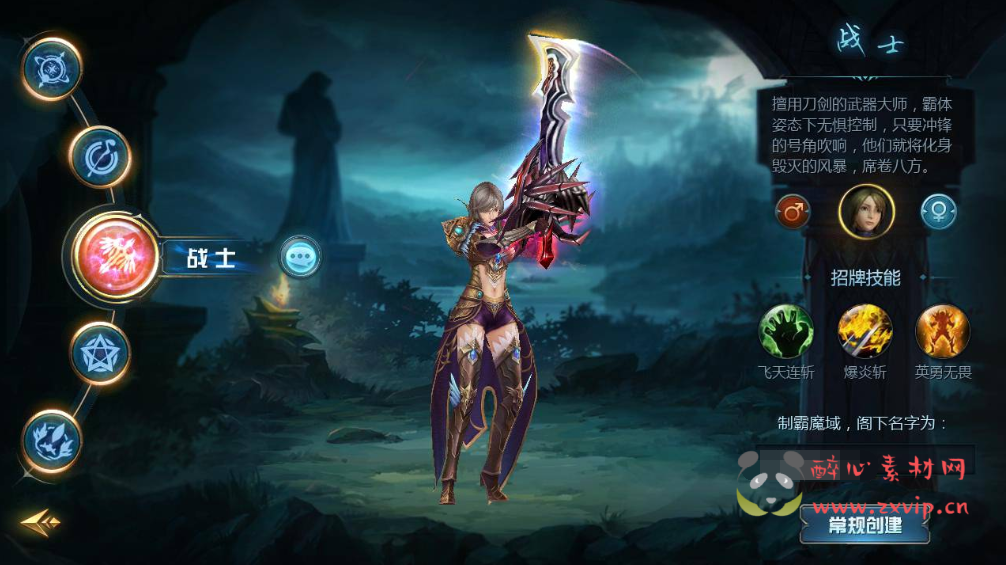Go back using the golden arrow
1006x565 pixels.
tap(40, 521)
